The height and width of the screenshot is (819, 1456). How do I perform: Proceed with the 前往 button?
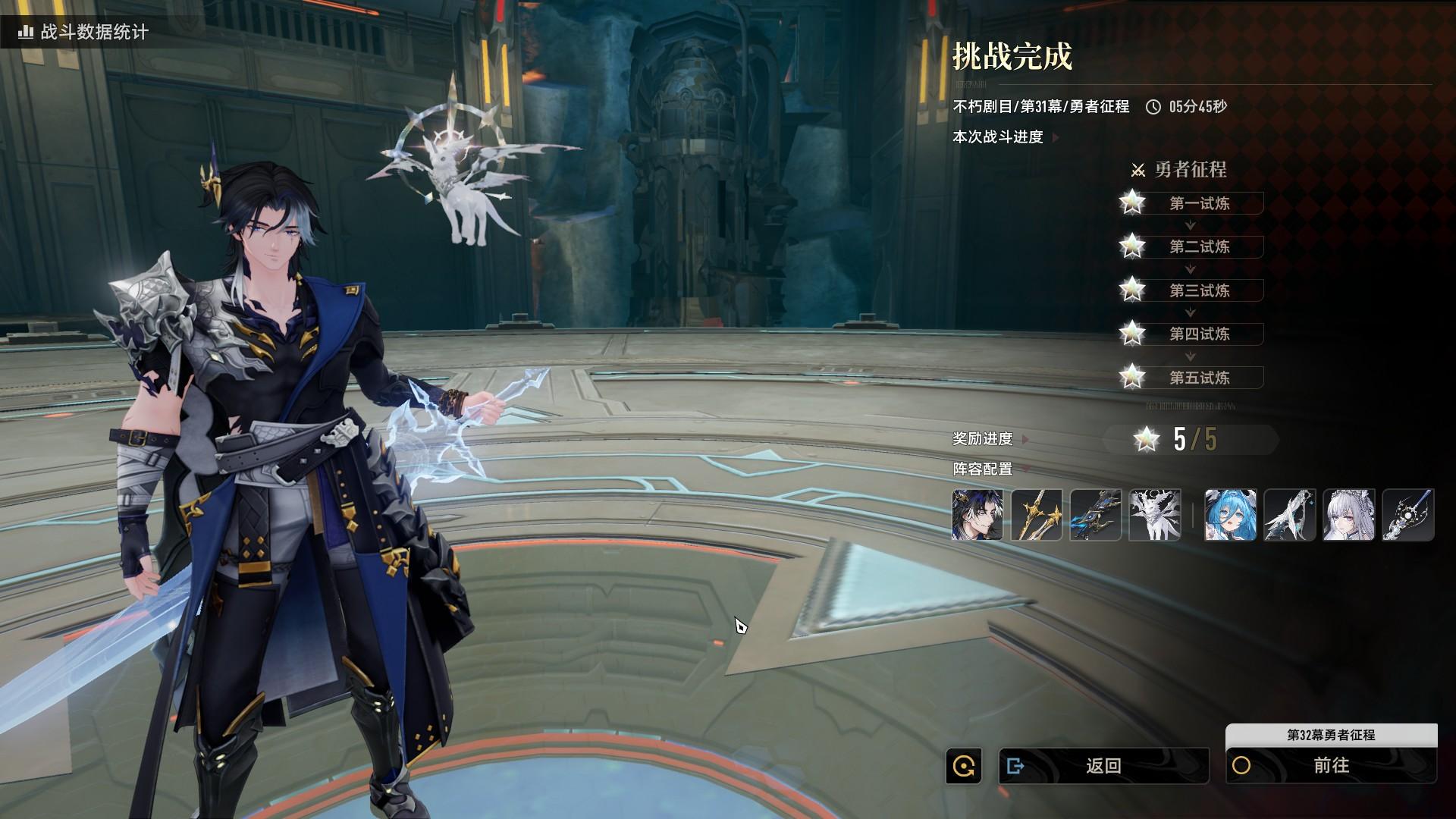click(x=1331, y=766)
